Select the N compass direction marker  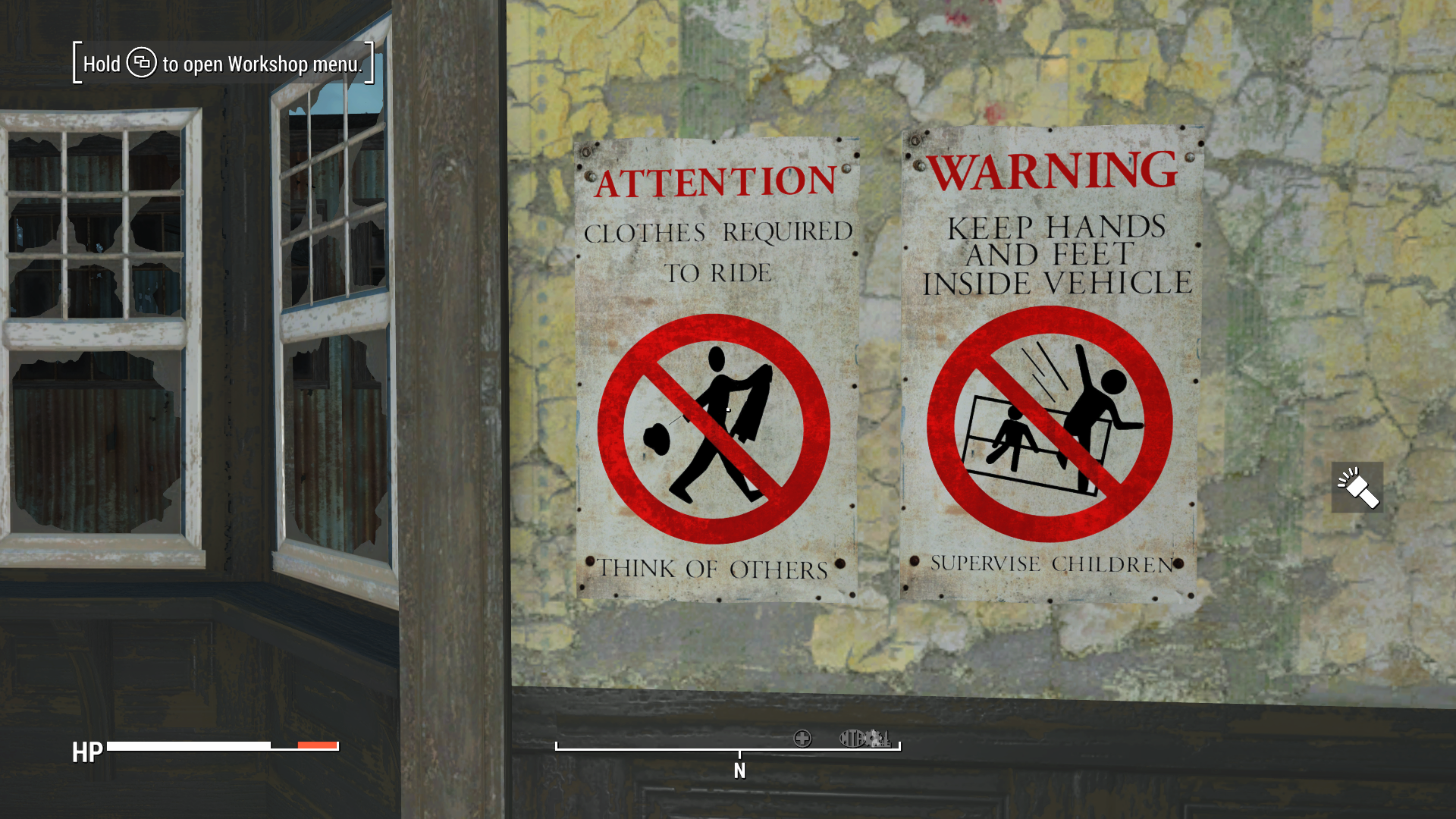click(x=741, y=769)
